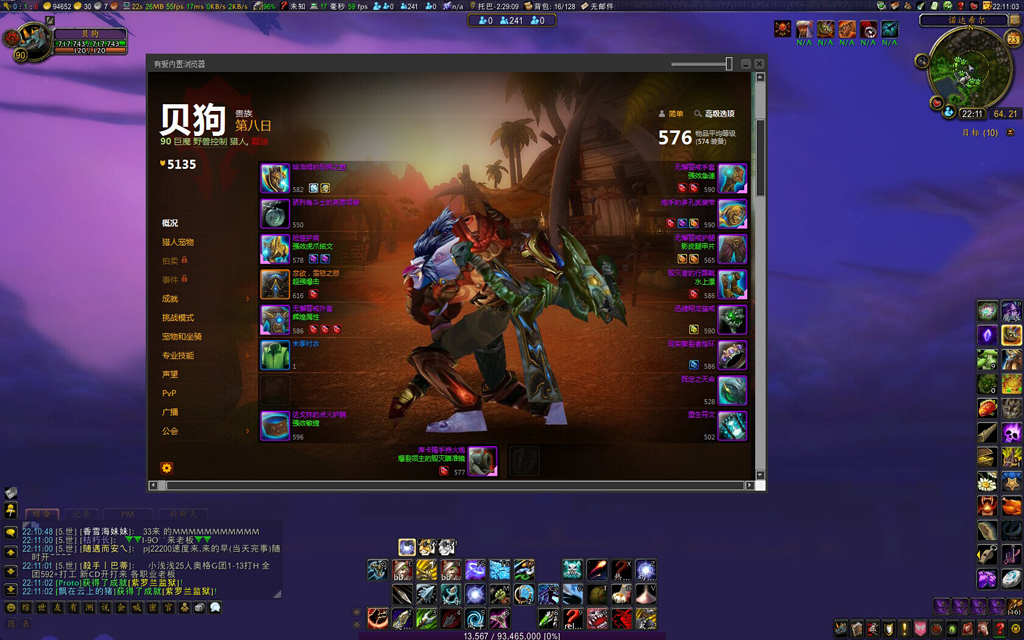Select the 公会 (Guild) menu entry

(x=170, y=431)
